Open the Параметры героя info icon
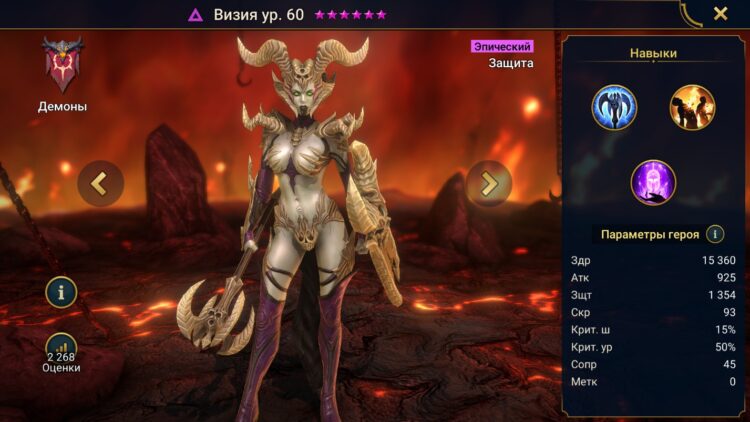750x422 pixels. (x=715, y=234)
